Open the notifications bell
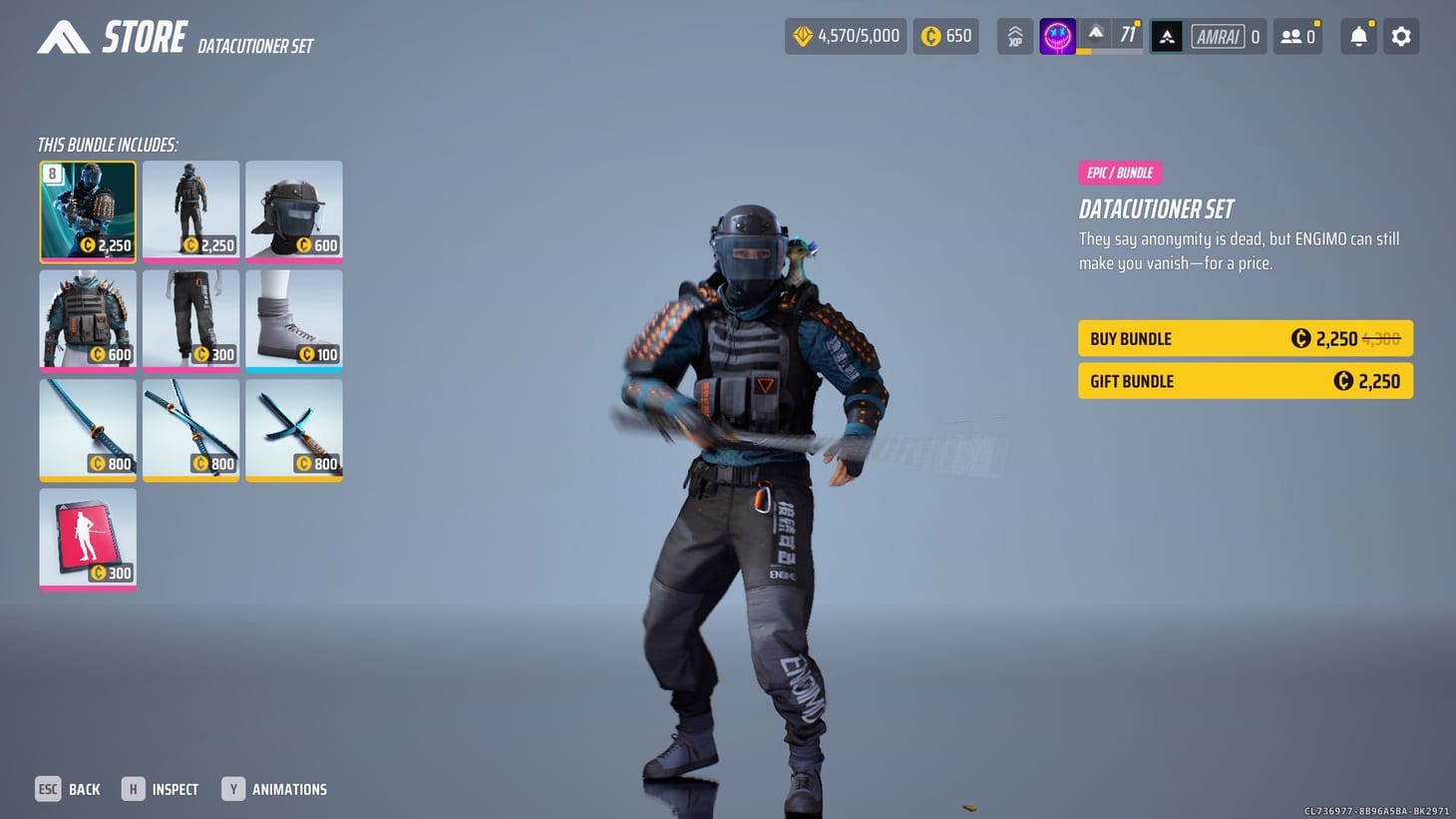This screenshot has width=1456, height=819. pyautogui.click(x=1357, y=36)
